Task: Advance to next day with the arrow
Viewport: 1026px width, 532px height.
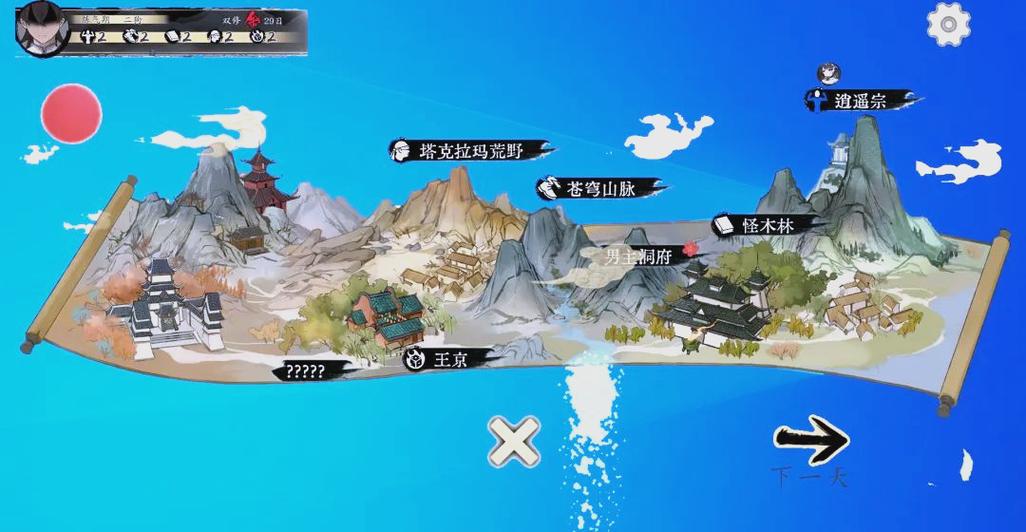Action: pyautogui.click(x=811, y=440)
